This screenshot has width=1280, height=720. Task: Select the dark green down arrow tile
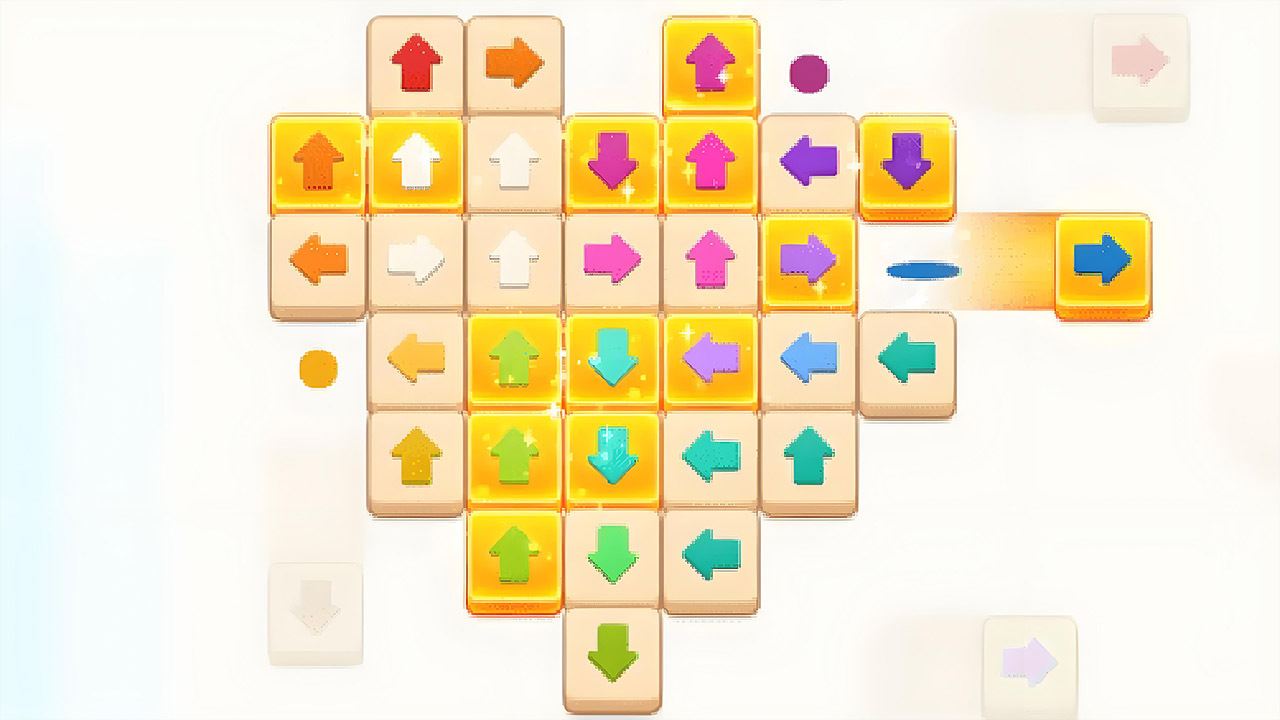click(612, 652)
